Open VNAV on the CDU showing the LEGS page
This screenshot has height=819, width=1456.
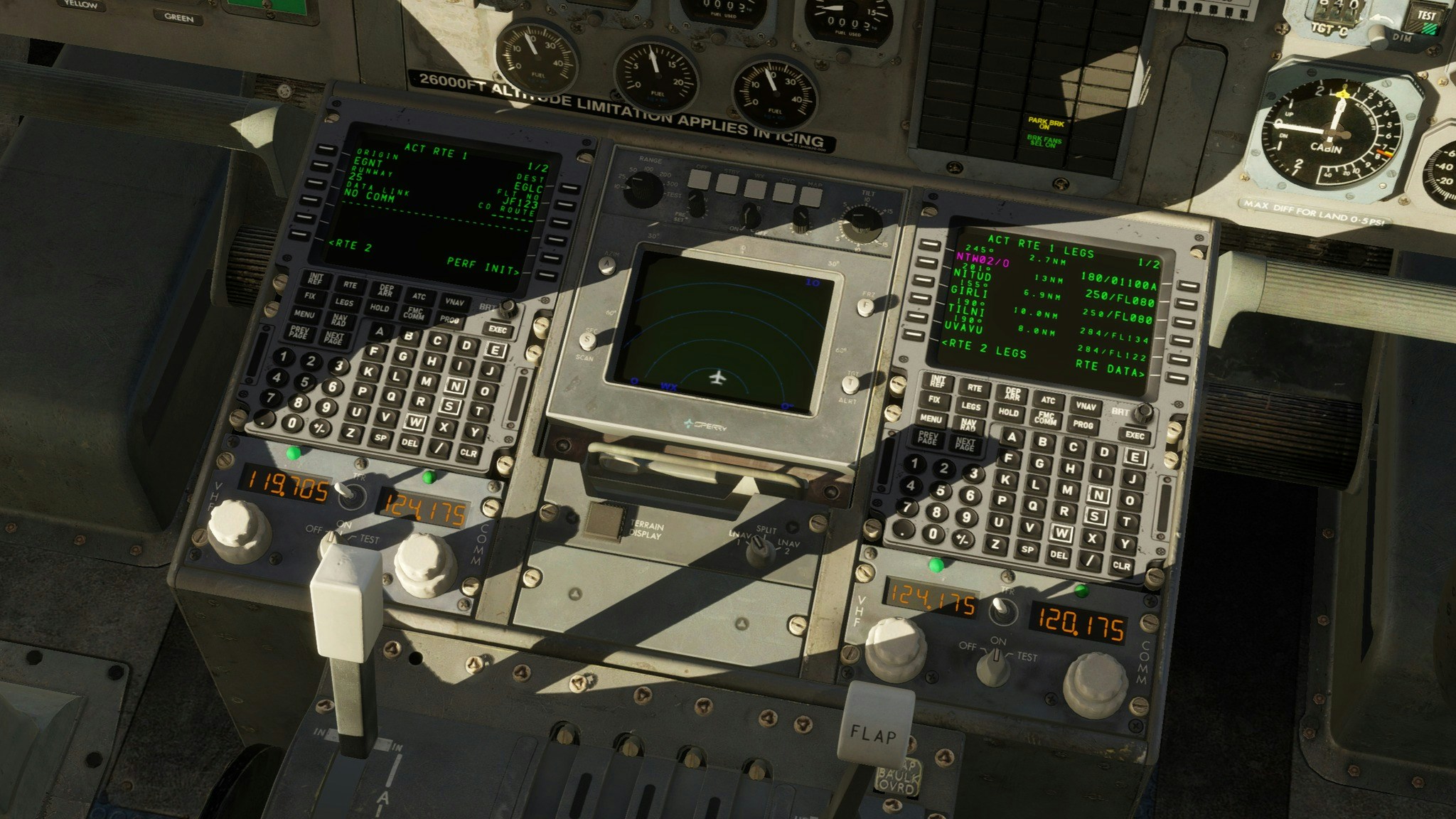click(x=1085, y=407)
